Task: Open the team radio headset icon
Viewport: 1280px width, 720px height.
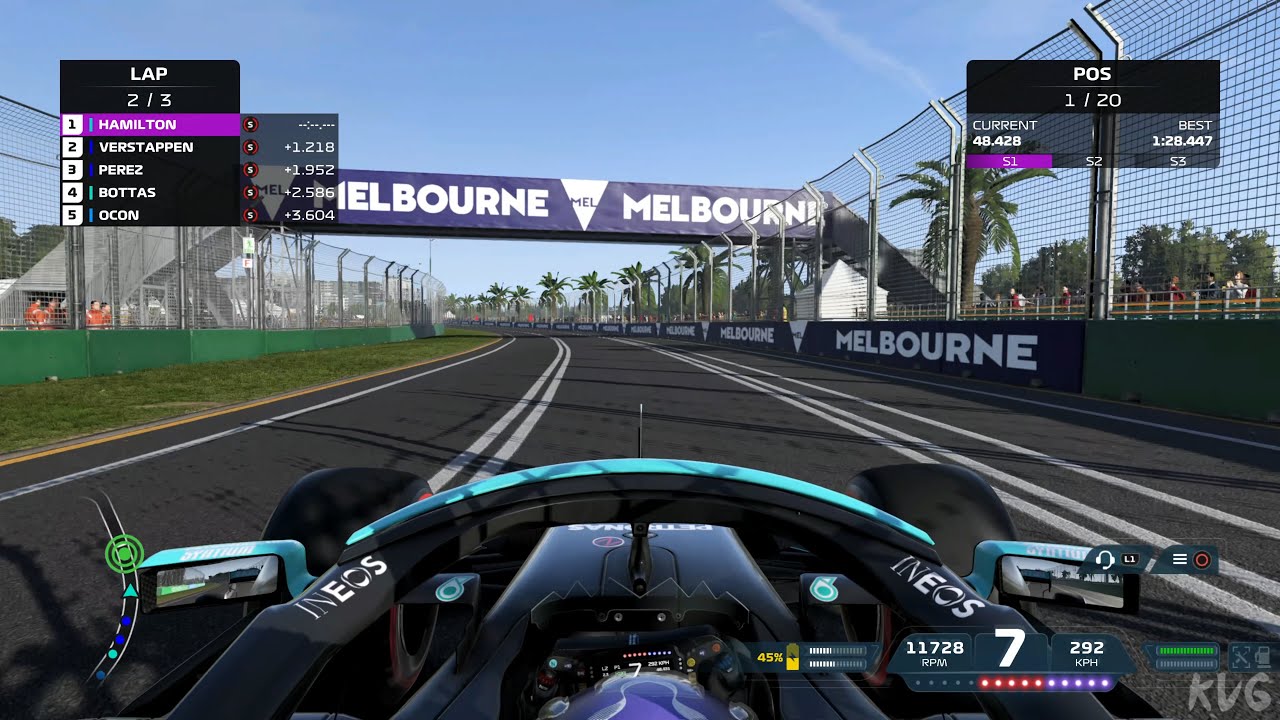Action: point(1105,560)
